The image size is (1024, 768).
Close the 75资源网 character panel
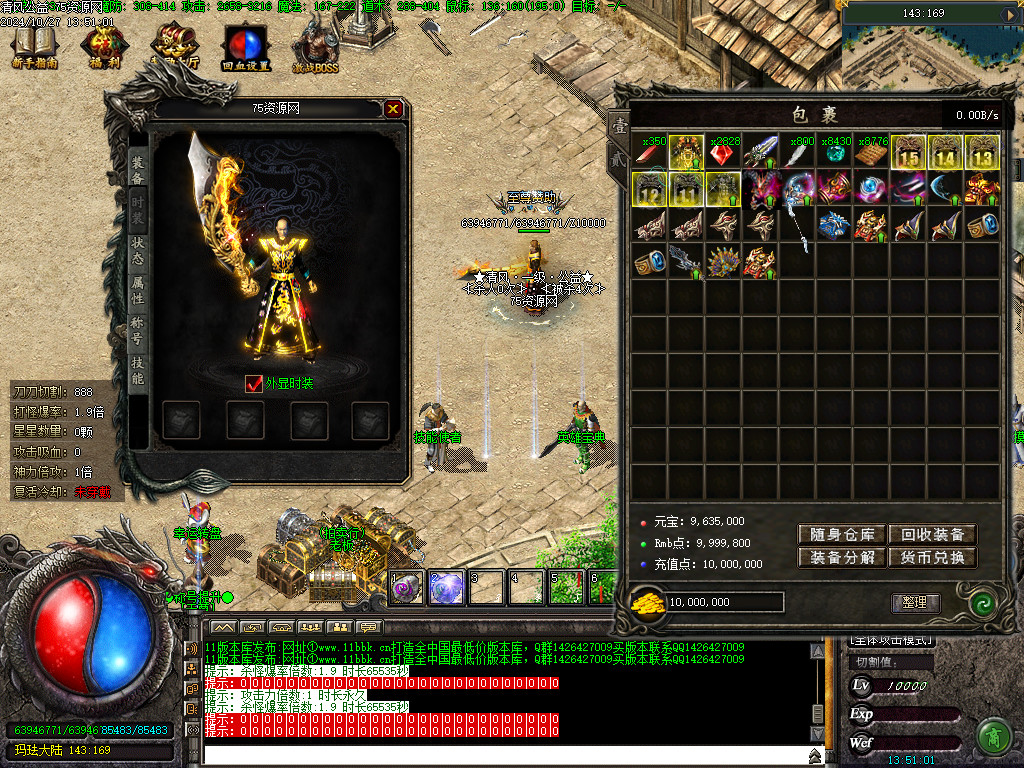394,109
